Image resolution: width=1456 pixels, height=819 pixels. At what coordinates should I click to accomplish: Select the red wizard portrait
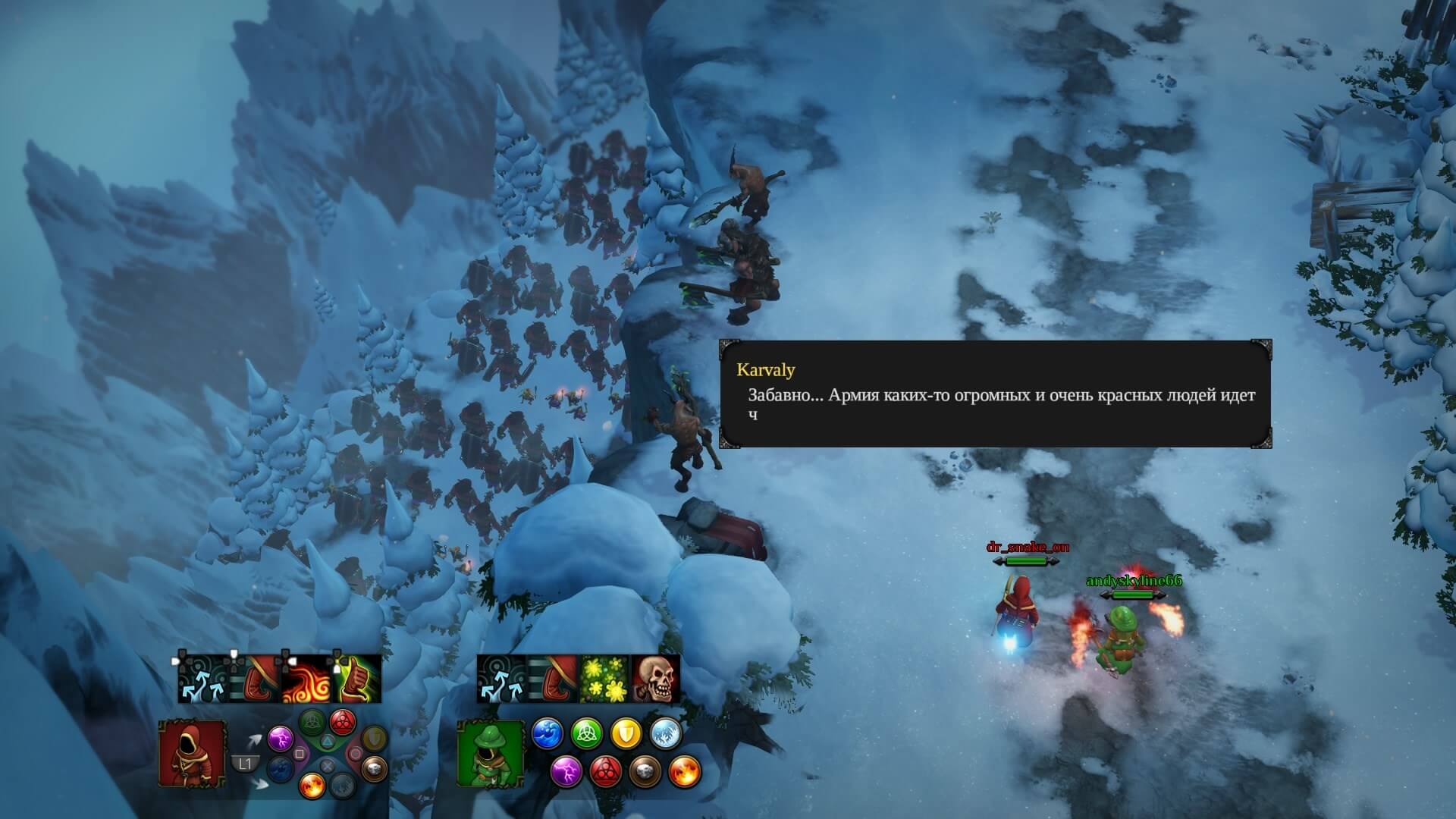click(x=192, y=753)
